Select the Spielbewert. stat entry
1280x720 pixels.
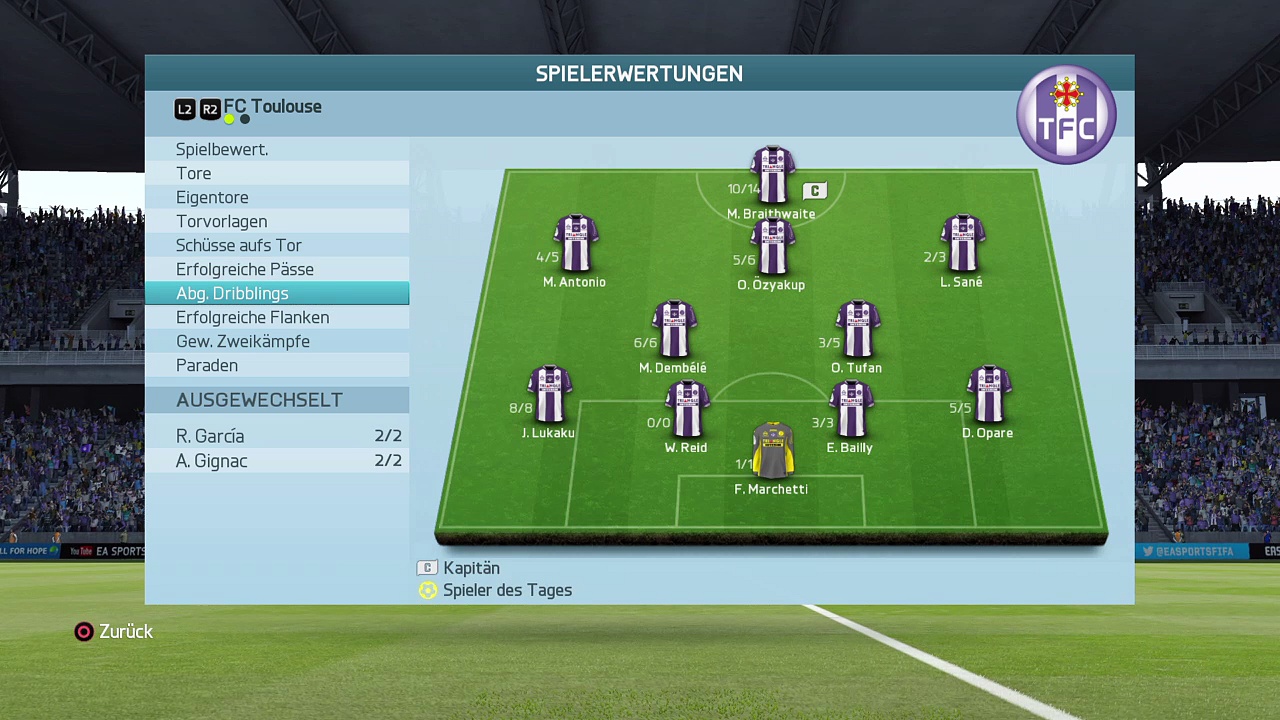(222, 149)
